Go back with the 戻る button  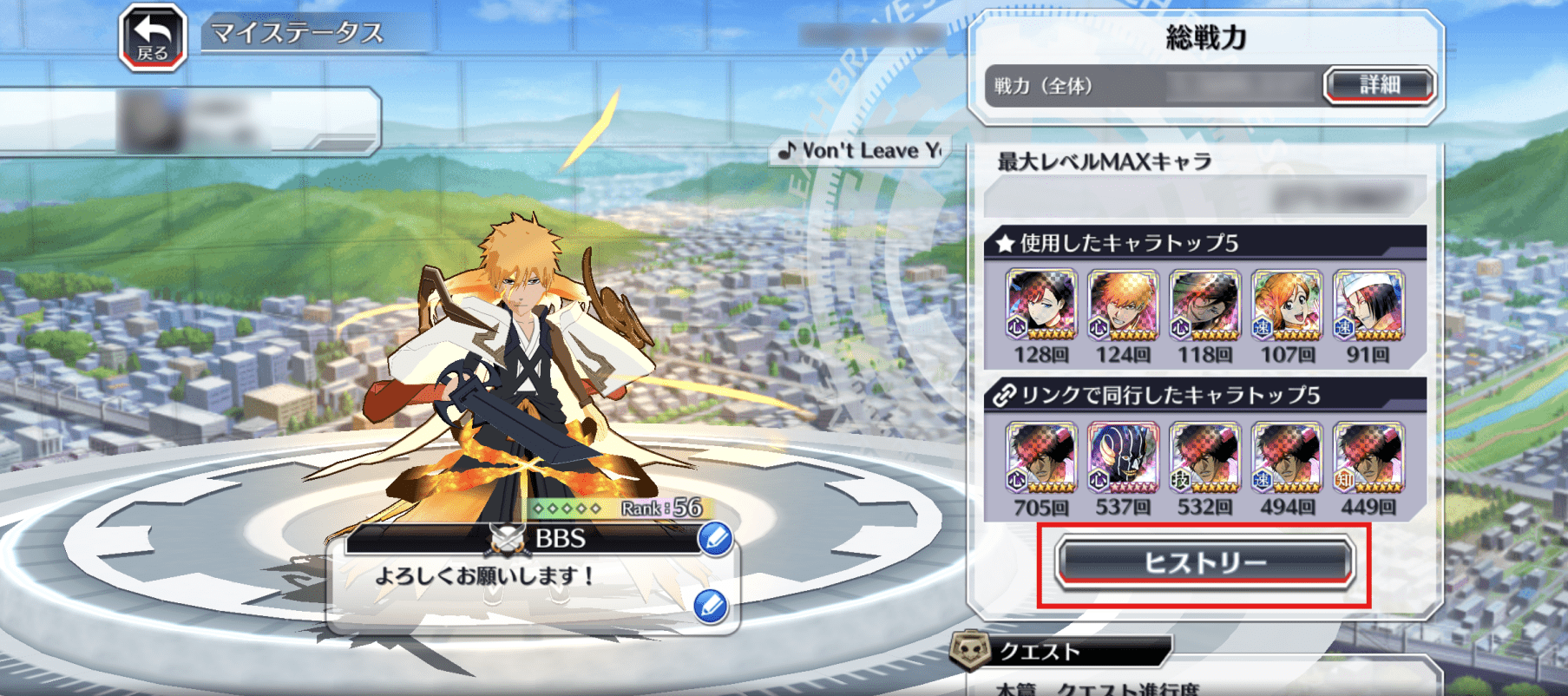pos(153,37)
